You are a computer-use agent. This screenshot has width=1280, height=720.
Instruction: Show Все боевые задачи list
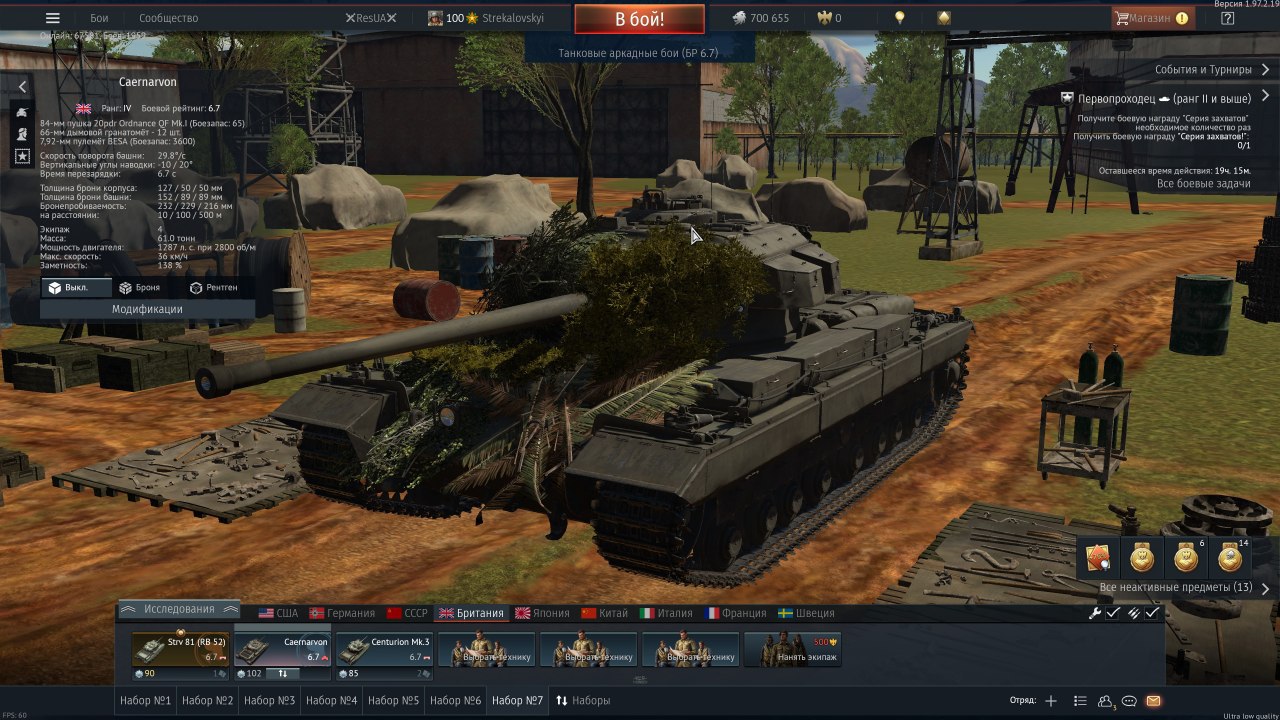pos(1203,184)
